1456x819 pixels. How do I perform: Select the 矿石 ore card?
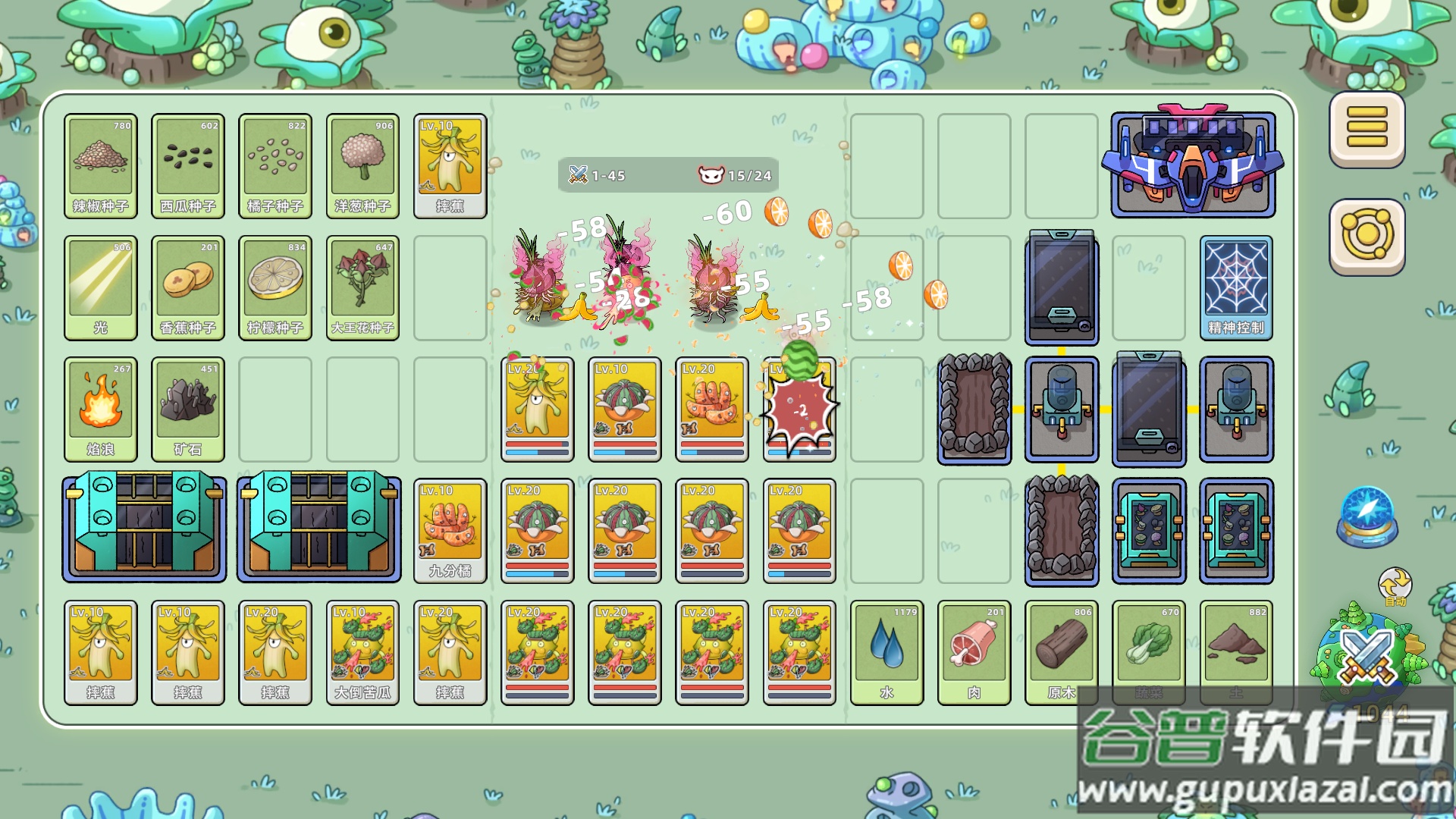[x=188, y=409]
